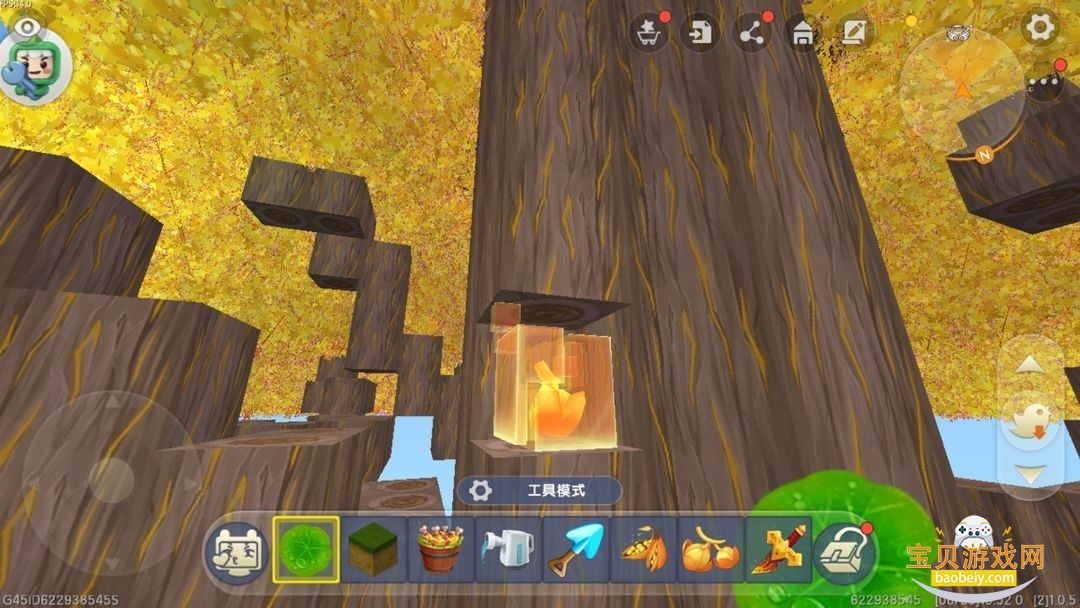Equip the blue shovel from hotbar
This screenshot has width=1080, height=608.
coord(575,550)
